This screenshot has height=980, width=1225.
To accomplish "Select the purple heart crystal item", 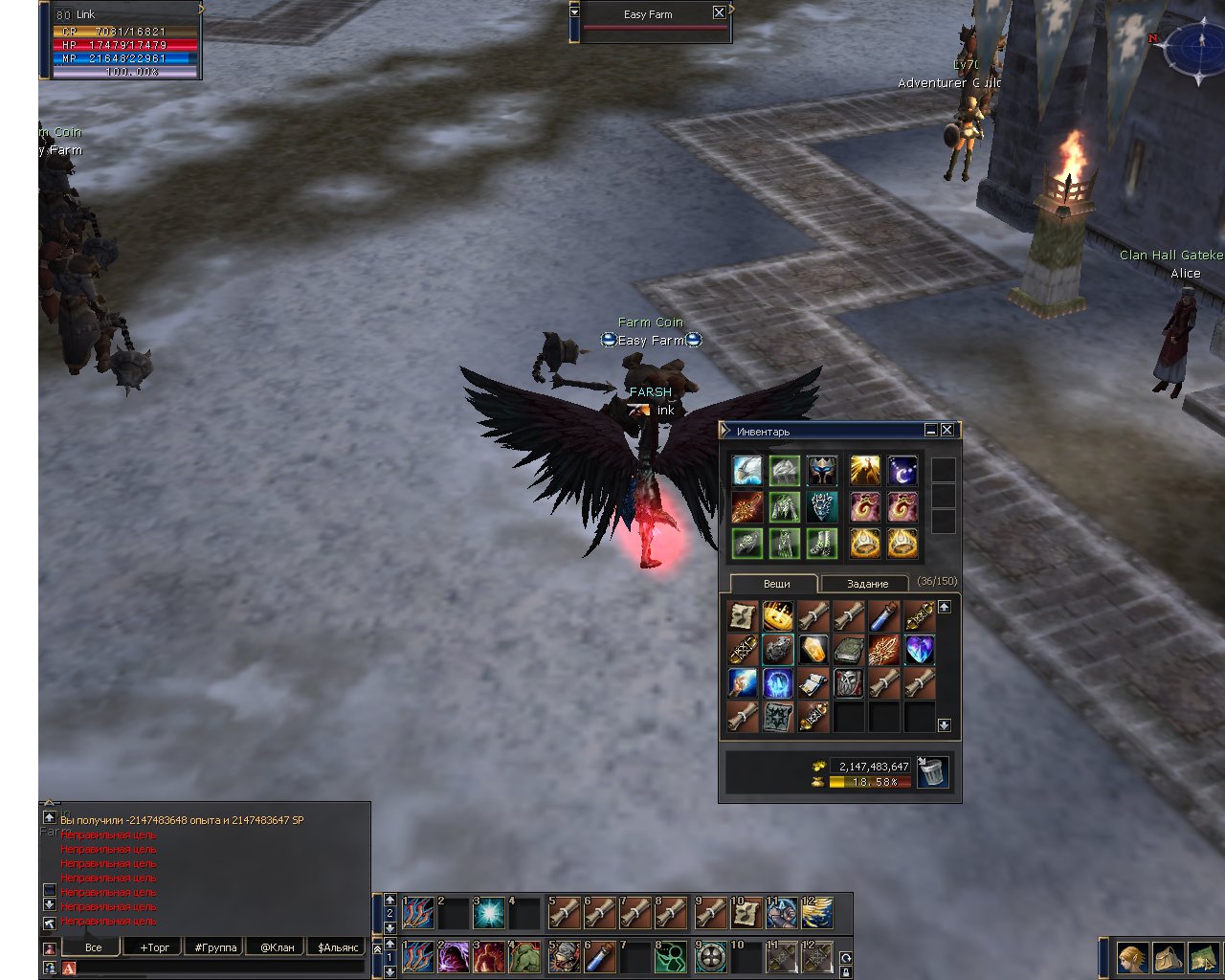I will click(x=919, y=650).
